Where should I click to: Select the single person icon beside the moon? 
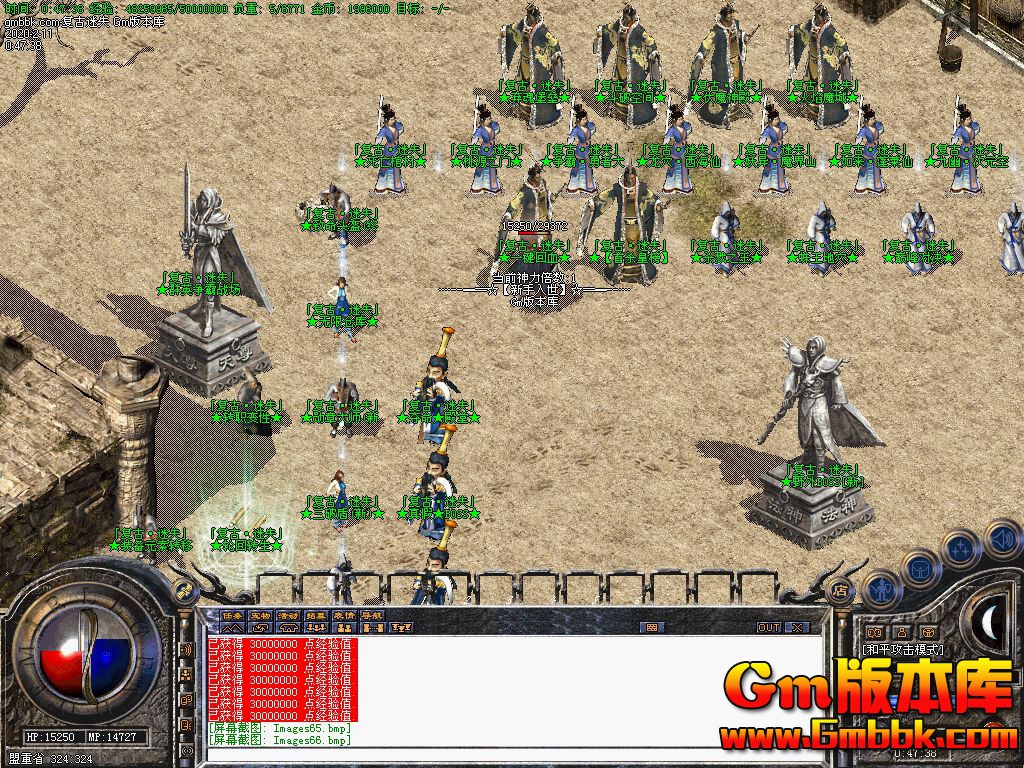pos(901,632)
